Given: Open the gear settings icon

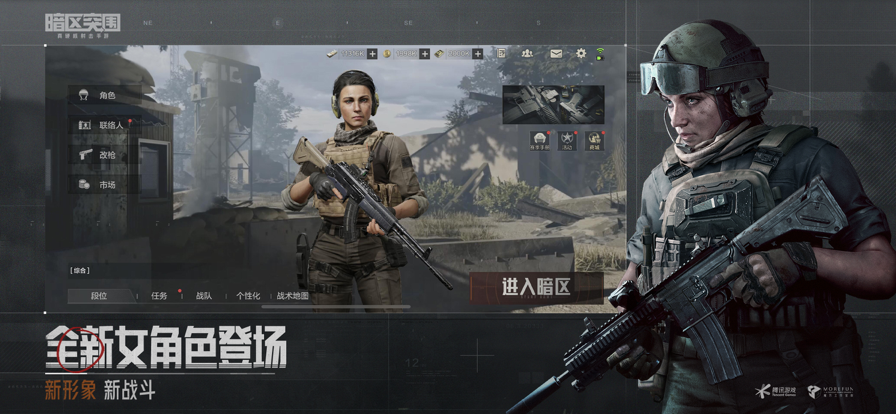Looking at the screenshot, I should pos(580,53).
